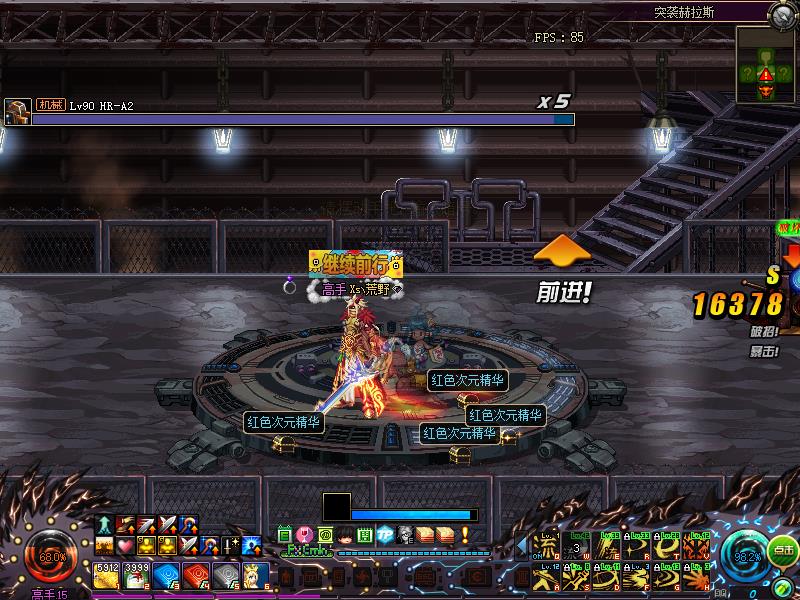Activate the Lv.33 locked skill on R slot
Viewport: 800px width, 600px height.
coord(640,546)
